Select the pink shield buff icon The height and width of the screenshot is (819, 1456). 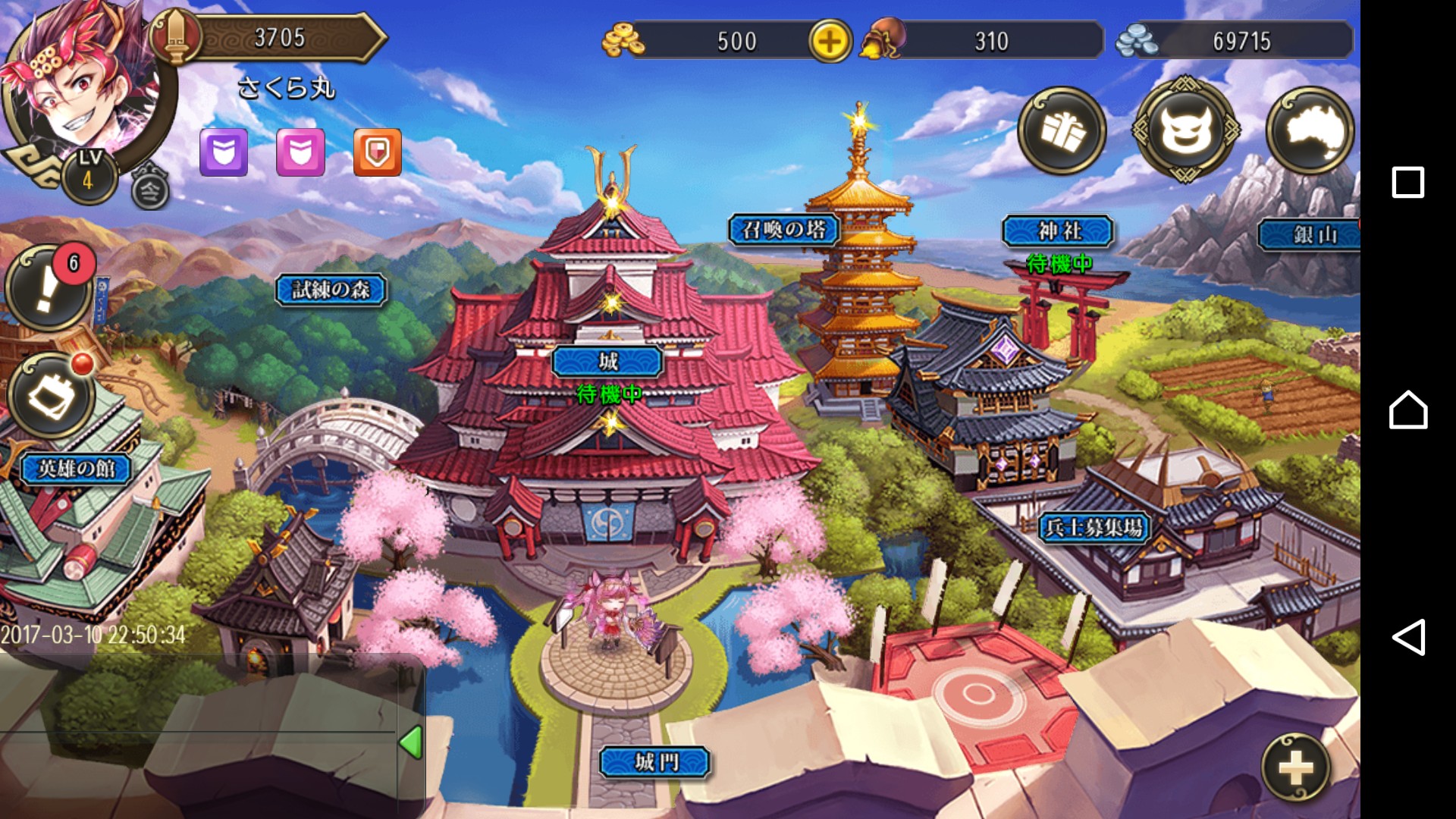click(300, 152)
